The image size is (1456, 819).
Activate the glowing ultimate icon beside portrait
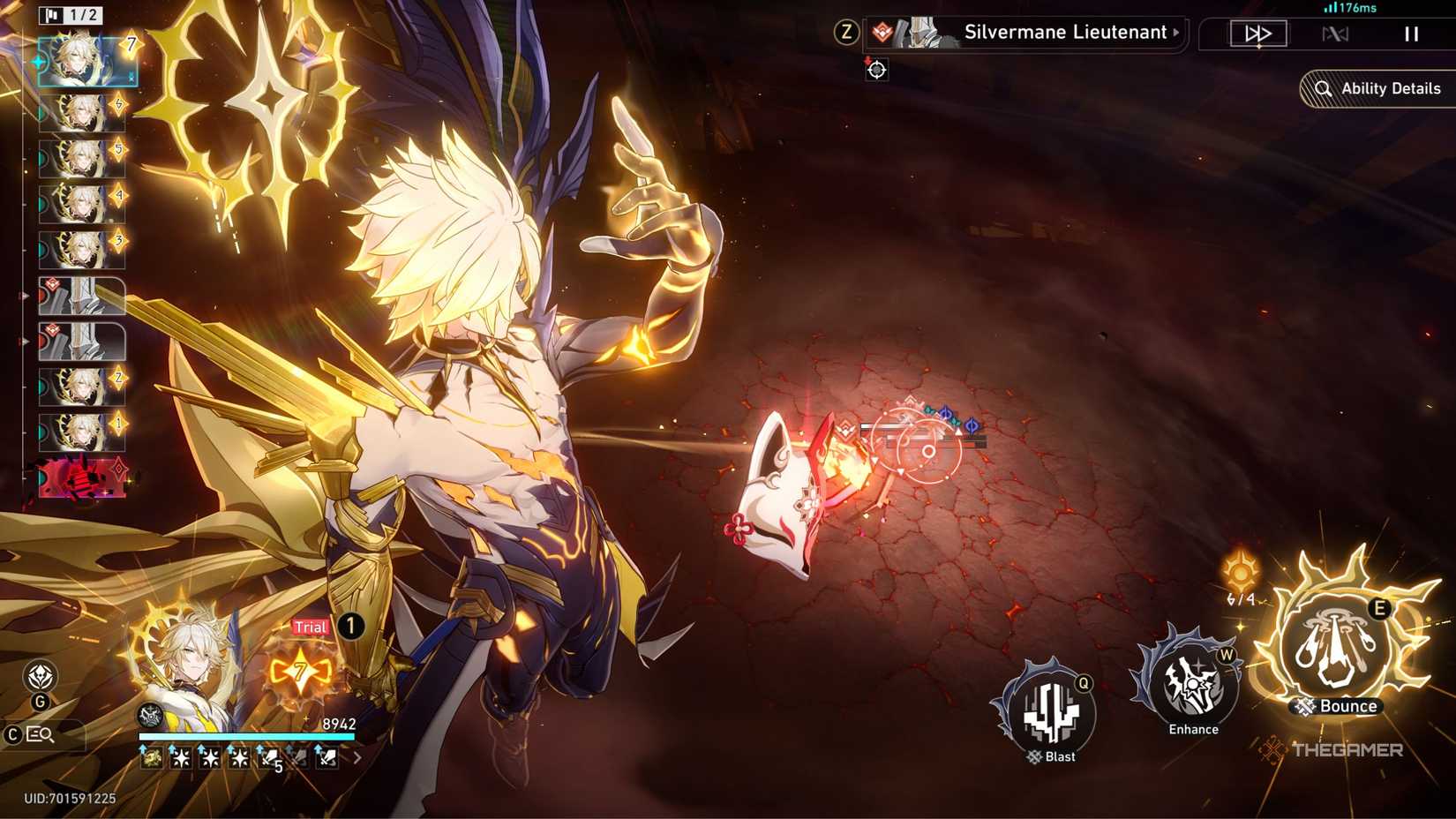301,672
